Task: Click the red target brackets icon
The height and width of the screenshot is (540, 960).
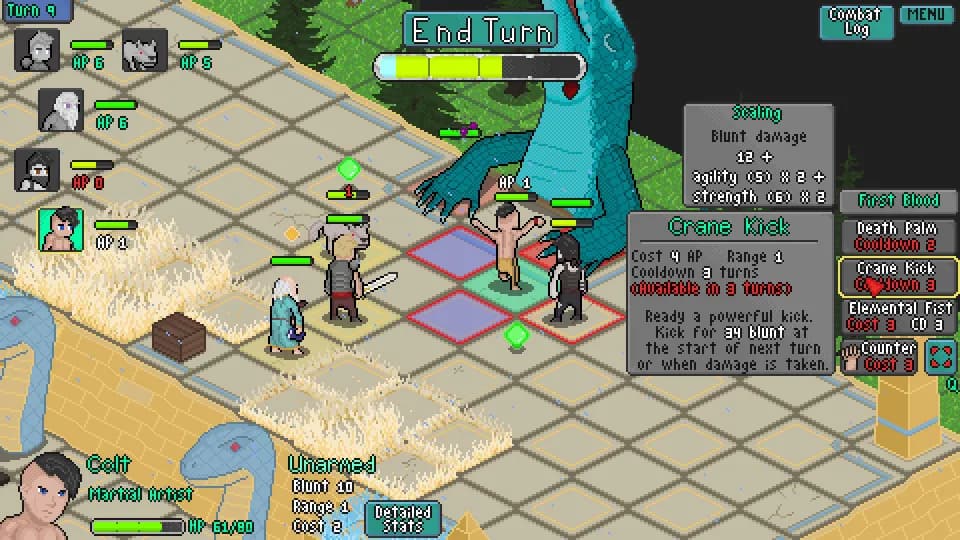Action: coord(940,356)
